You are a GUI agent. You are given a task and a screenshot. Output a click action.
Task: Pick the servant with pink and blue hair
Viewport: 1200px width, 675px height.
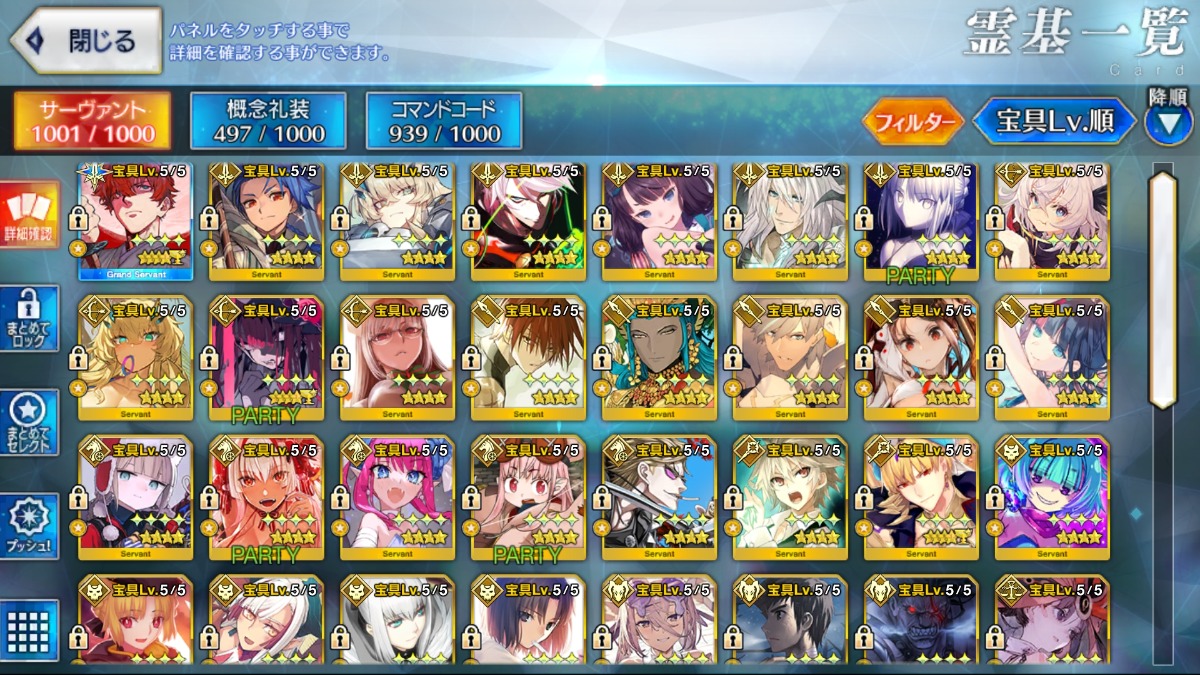tap(397, 493)
